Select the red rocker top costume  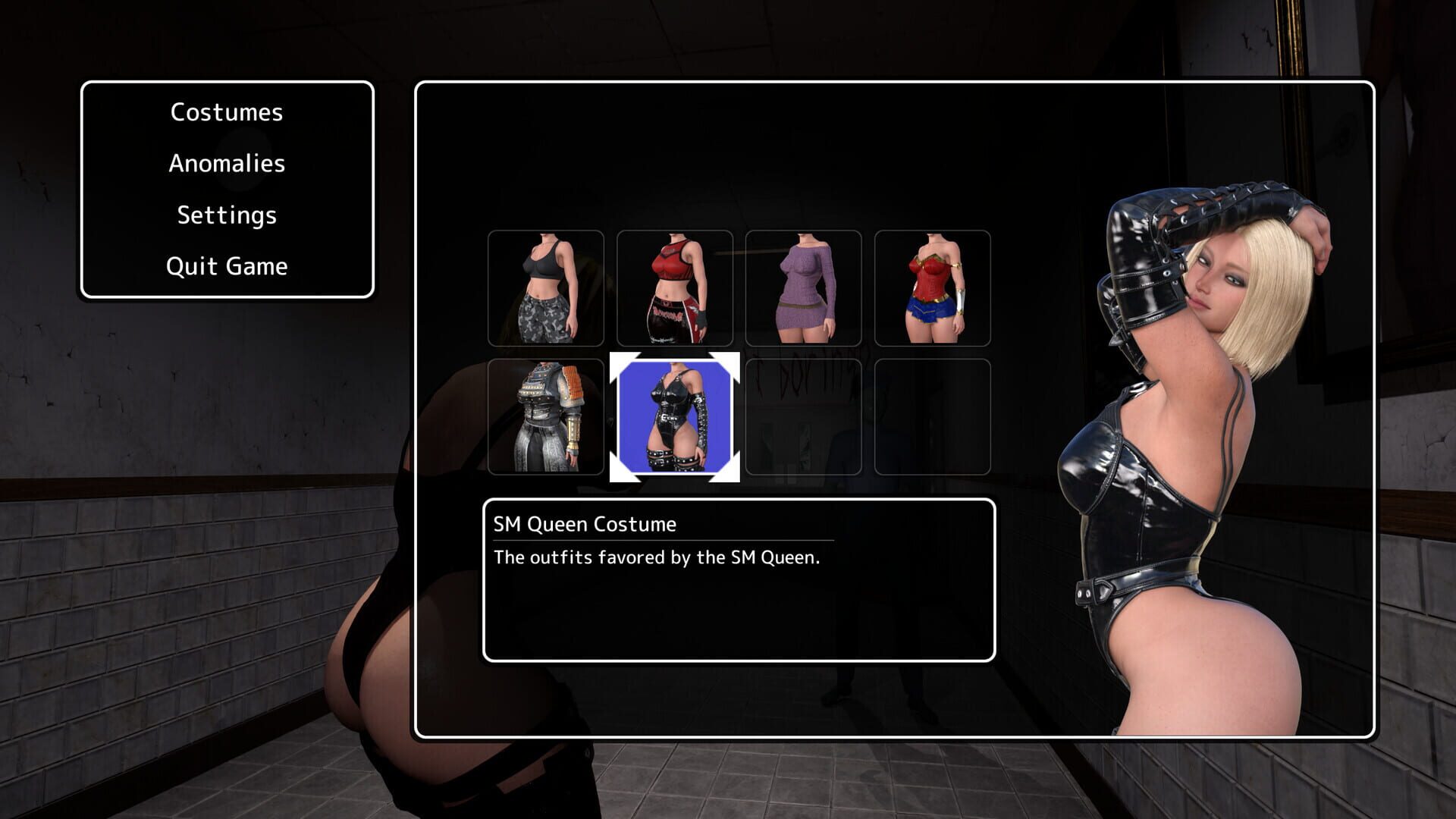click(675, 288)
